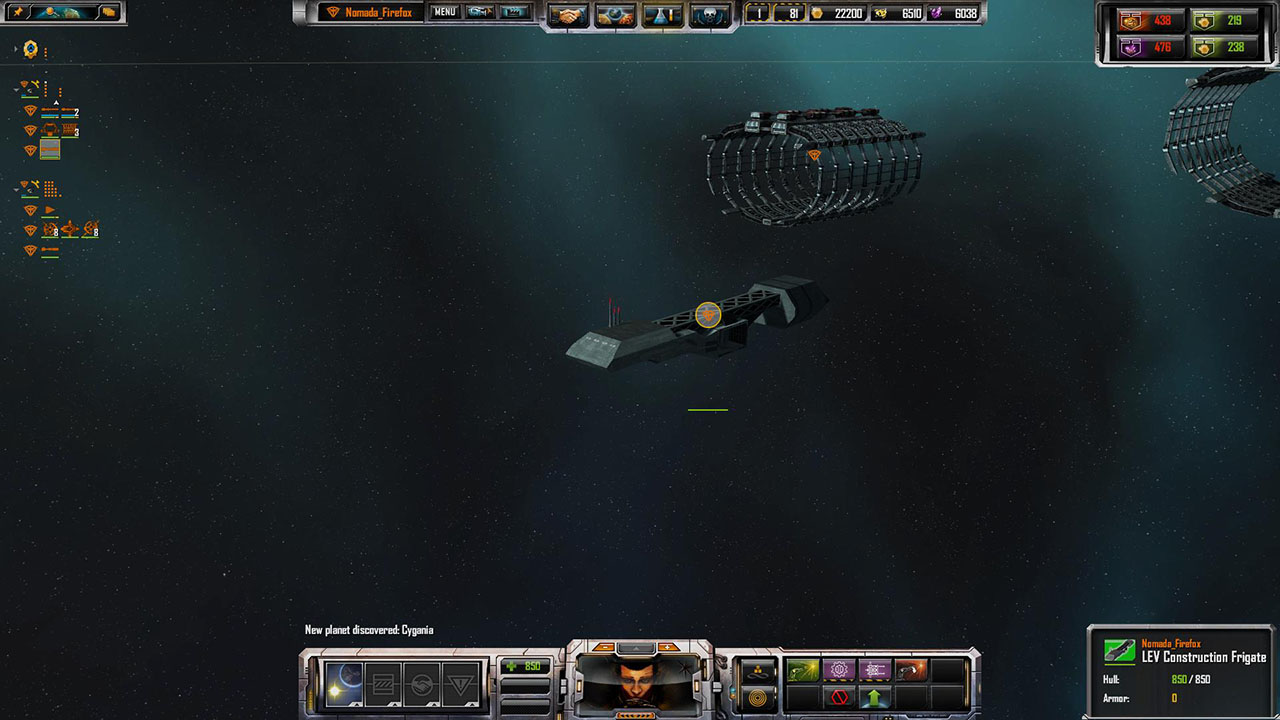Image resolution: width=1280 pixels, height=720 pixels.
Task: Open the pirate skull screen
Action: (x=709, y=15)
